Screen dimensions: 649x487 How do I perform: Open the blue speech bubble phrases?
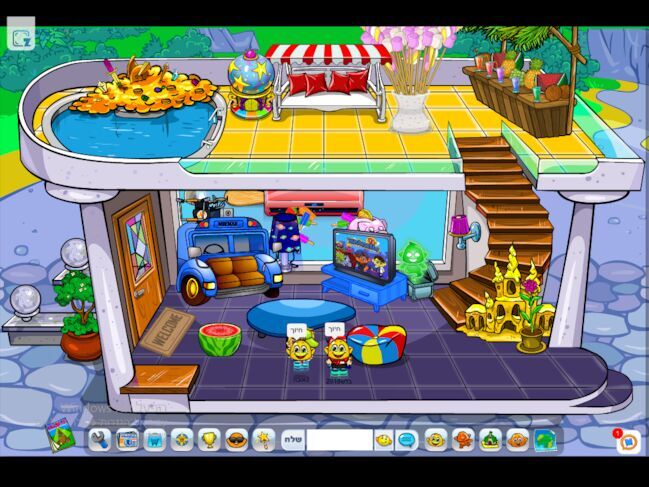[x=407, y=439]
